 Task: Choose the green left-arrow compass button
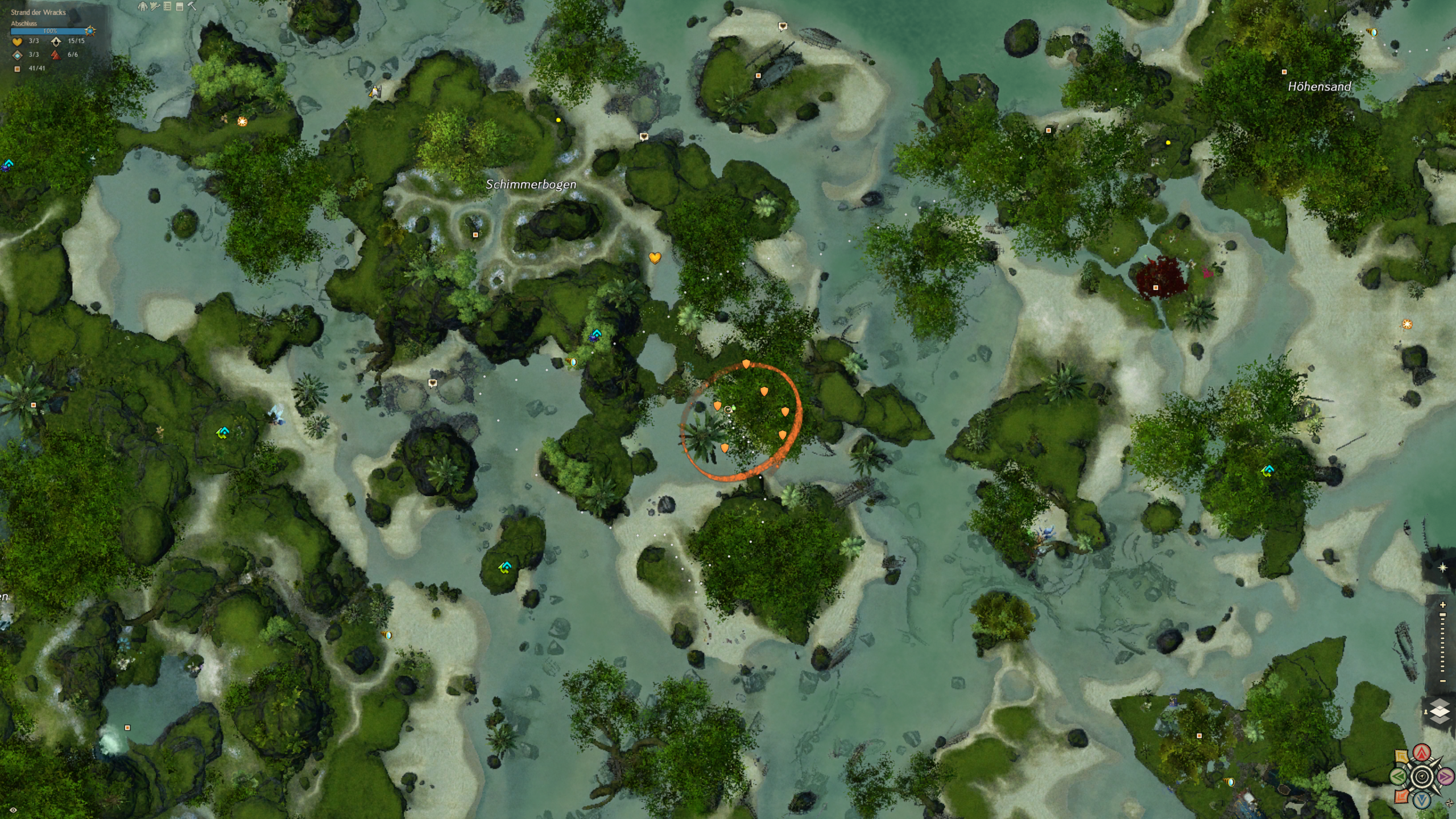(1399, 776)
